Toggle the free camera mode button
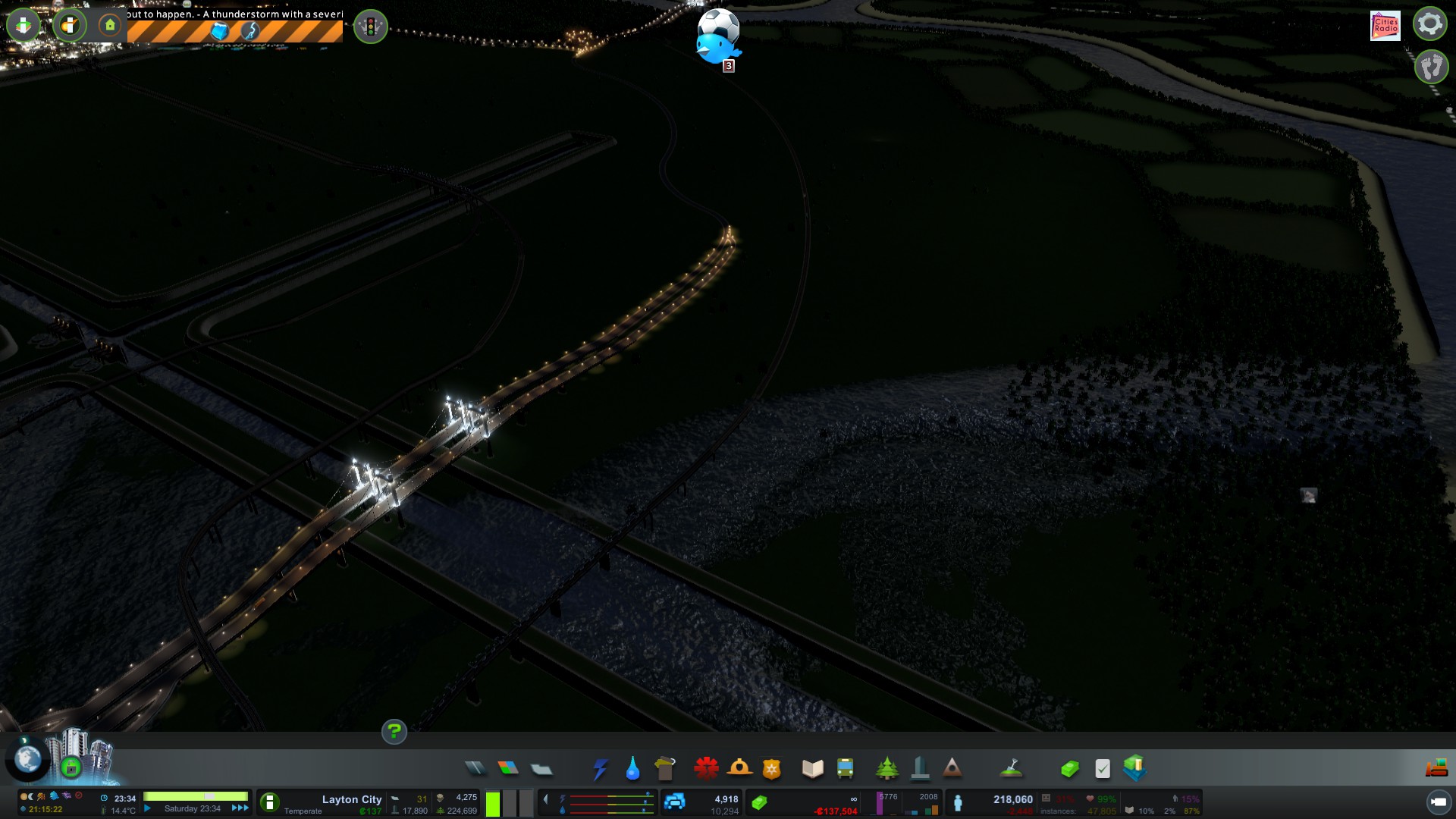This screenshot has height=819, width=1456. point(1439,802)
